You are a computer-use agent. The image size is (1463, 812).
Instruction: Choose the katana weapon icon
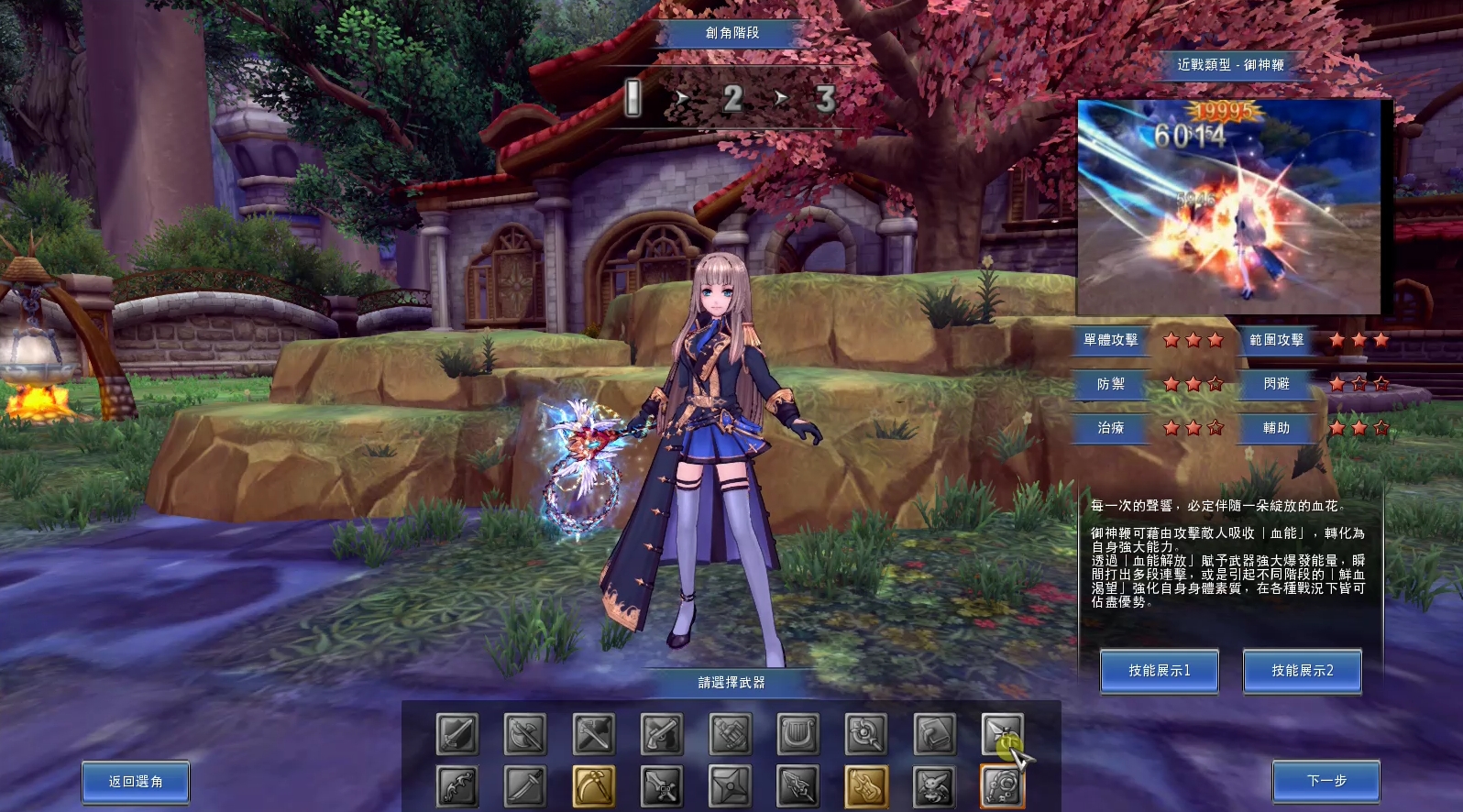(x=525, y=786)
